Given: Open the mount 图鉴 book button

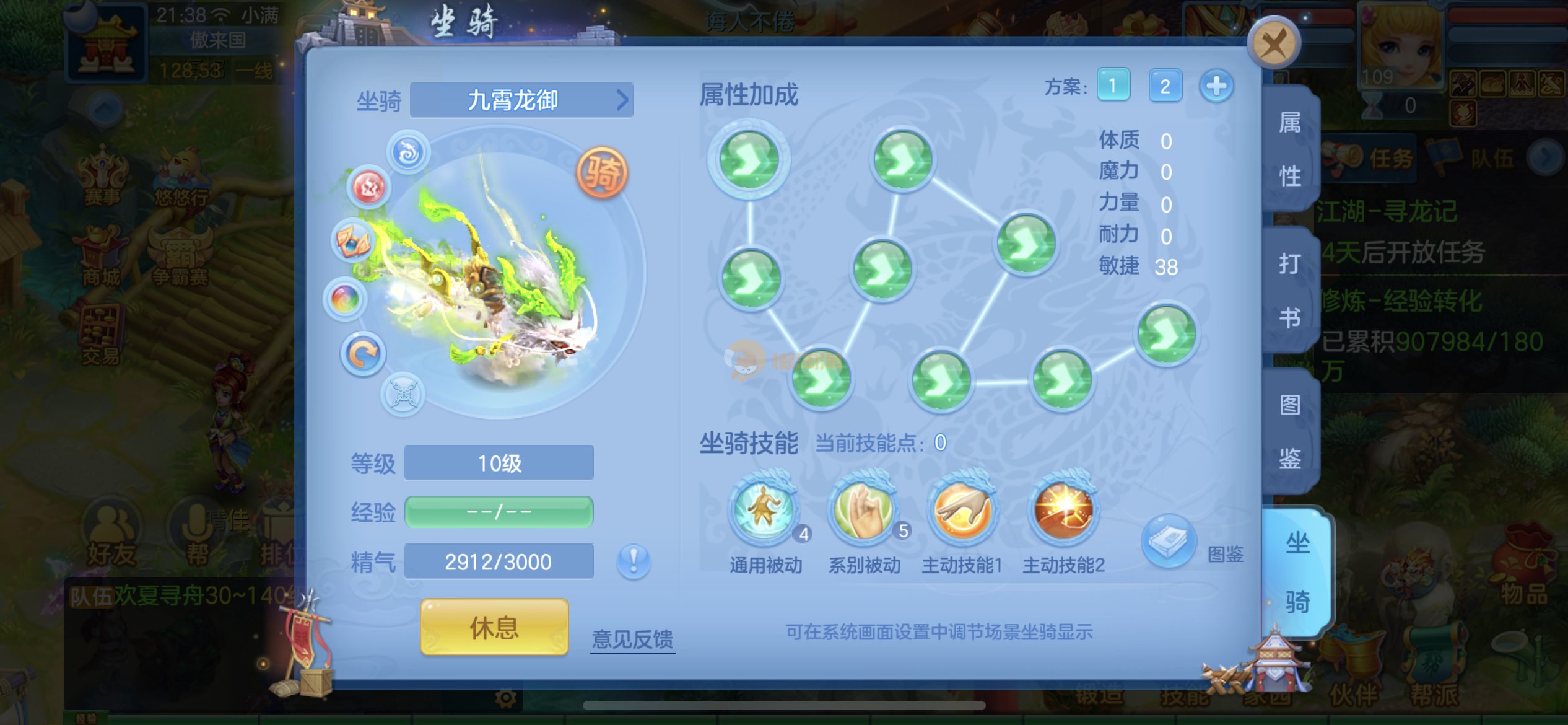Looking at the screenshot, I should click(x=1168, y=542).
